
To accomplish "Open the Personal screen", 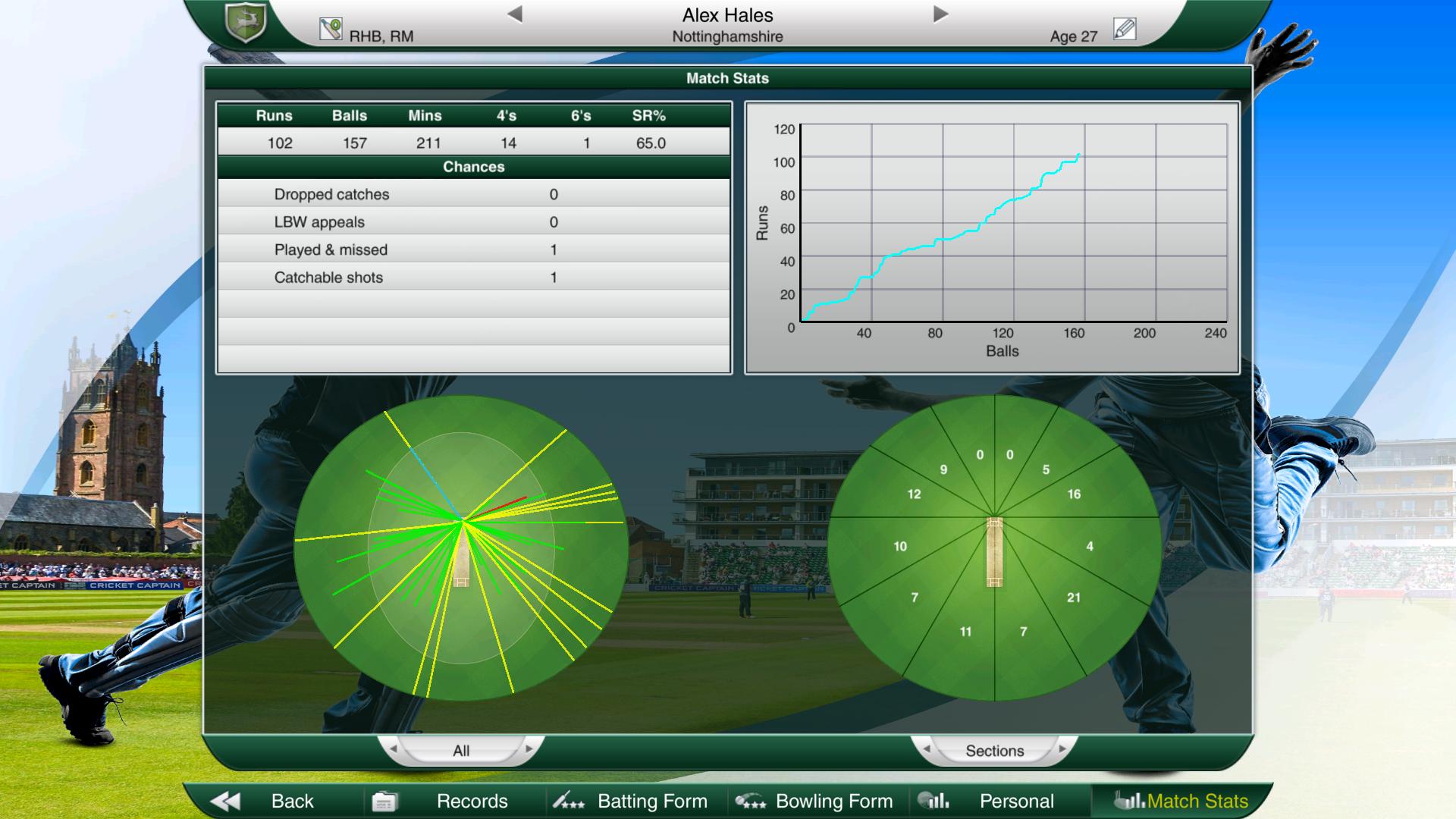I will point(1016,801).
